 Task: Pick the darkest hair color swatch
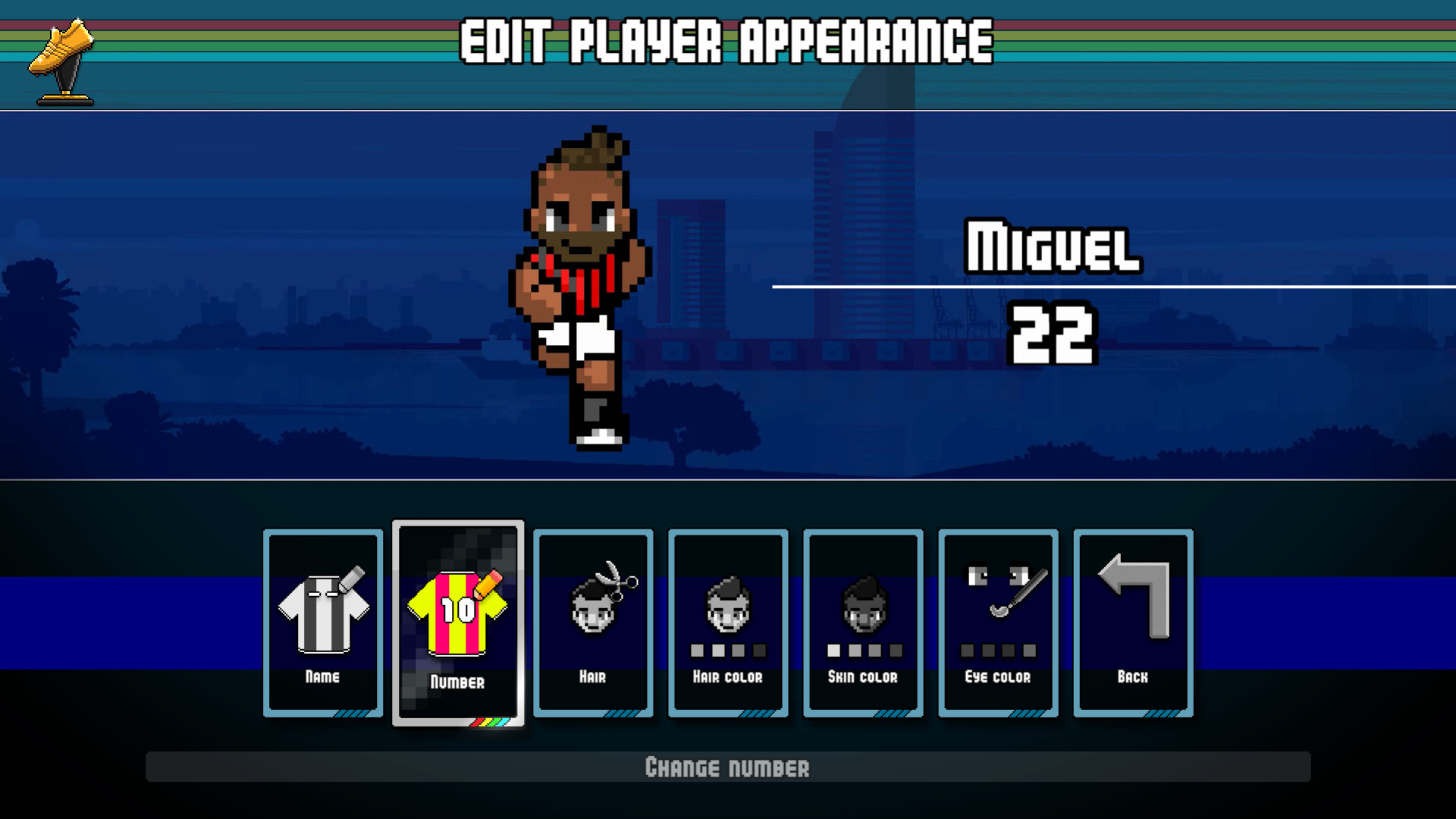pyautogui.click(x=760, y=650)
